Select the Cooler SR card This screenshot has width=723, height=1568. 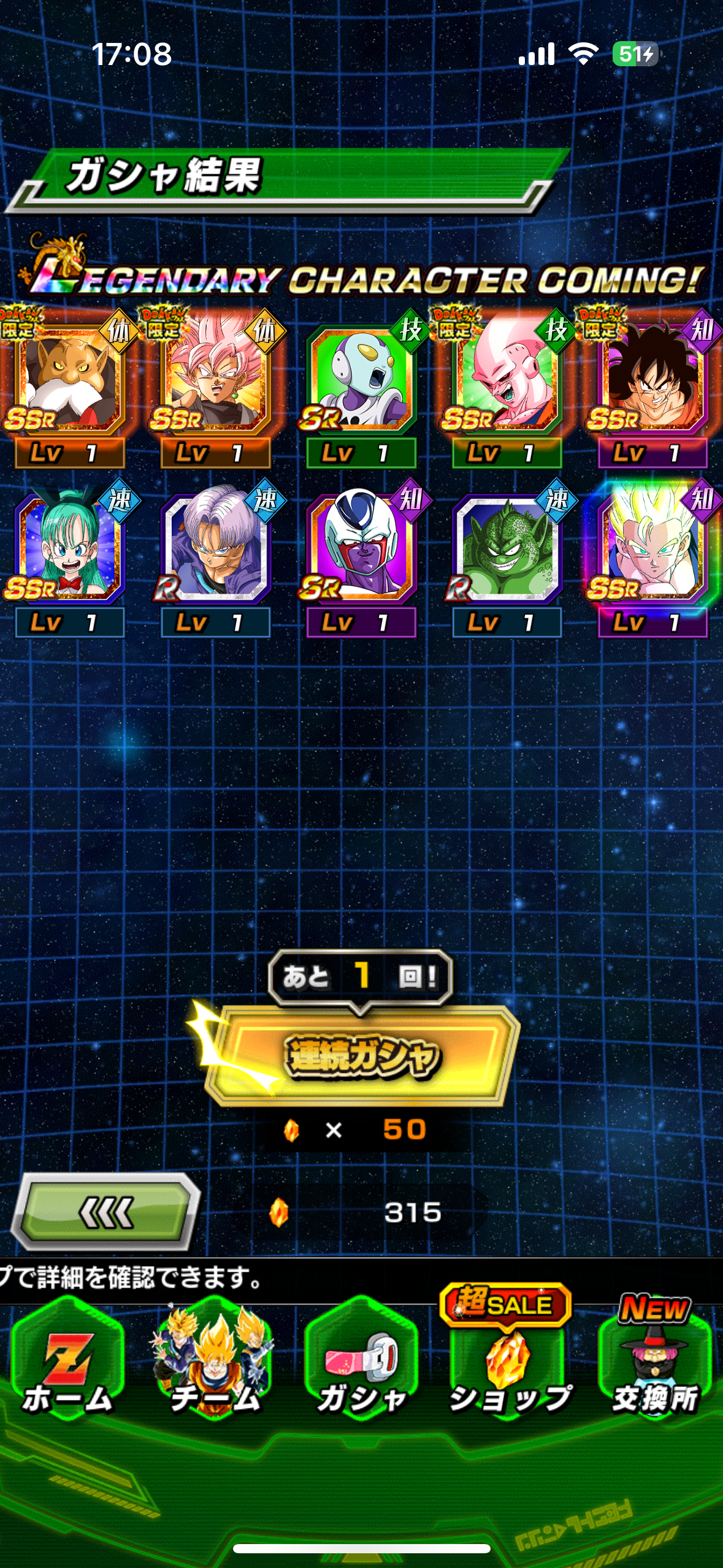pyautogui.click(x=361, y=549)
